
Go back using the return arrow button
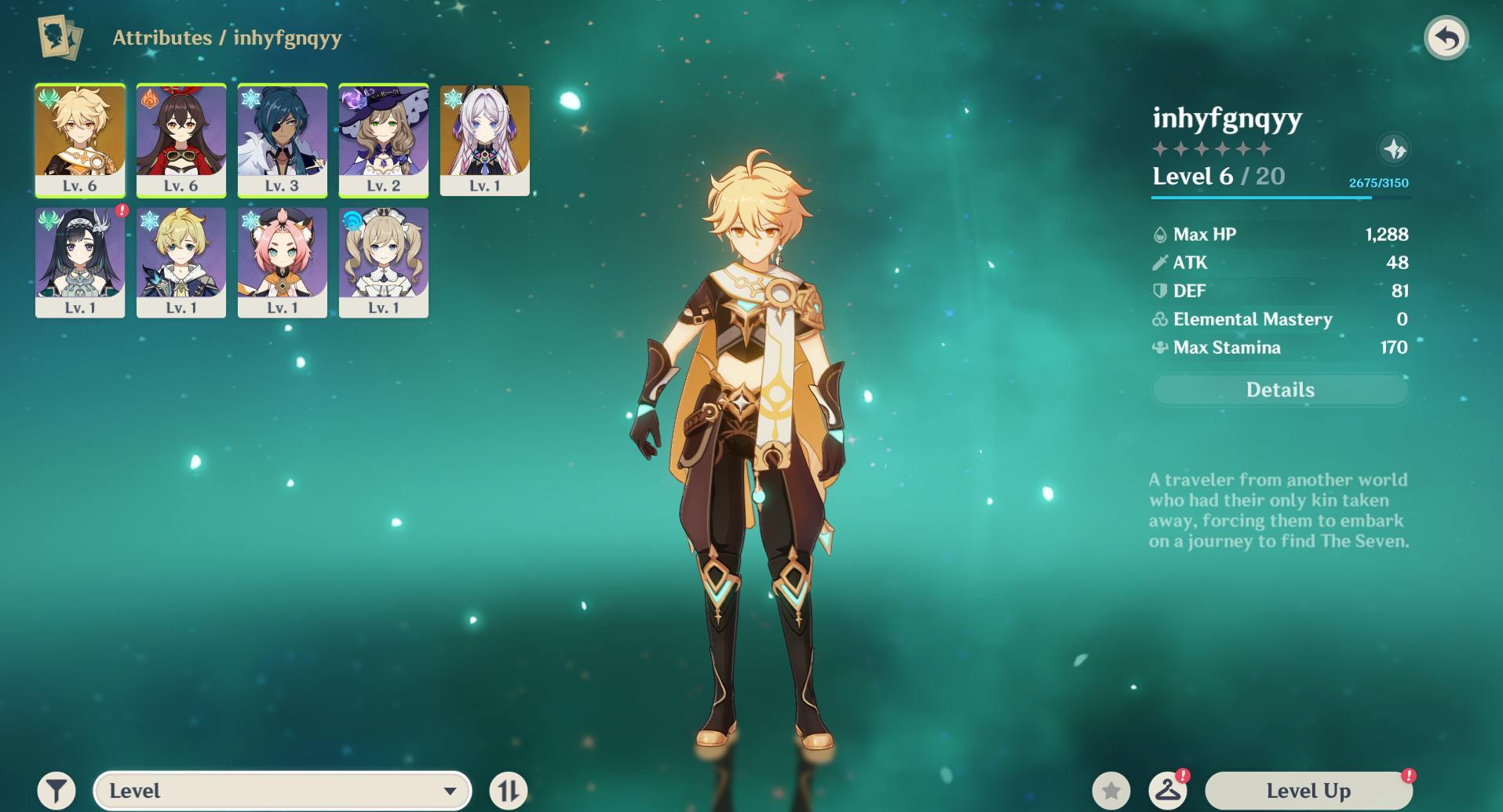[1446, 38]
